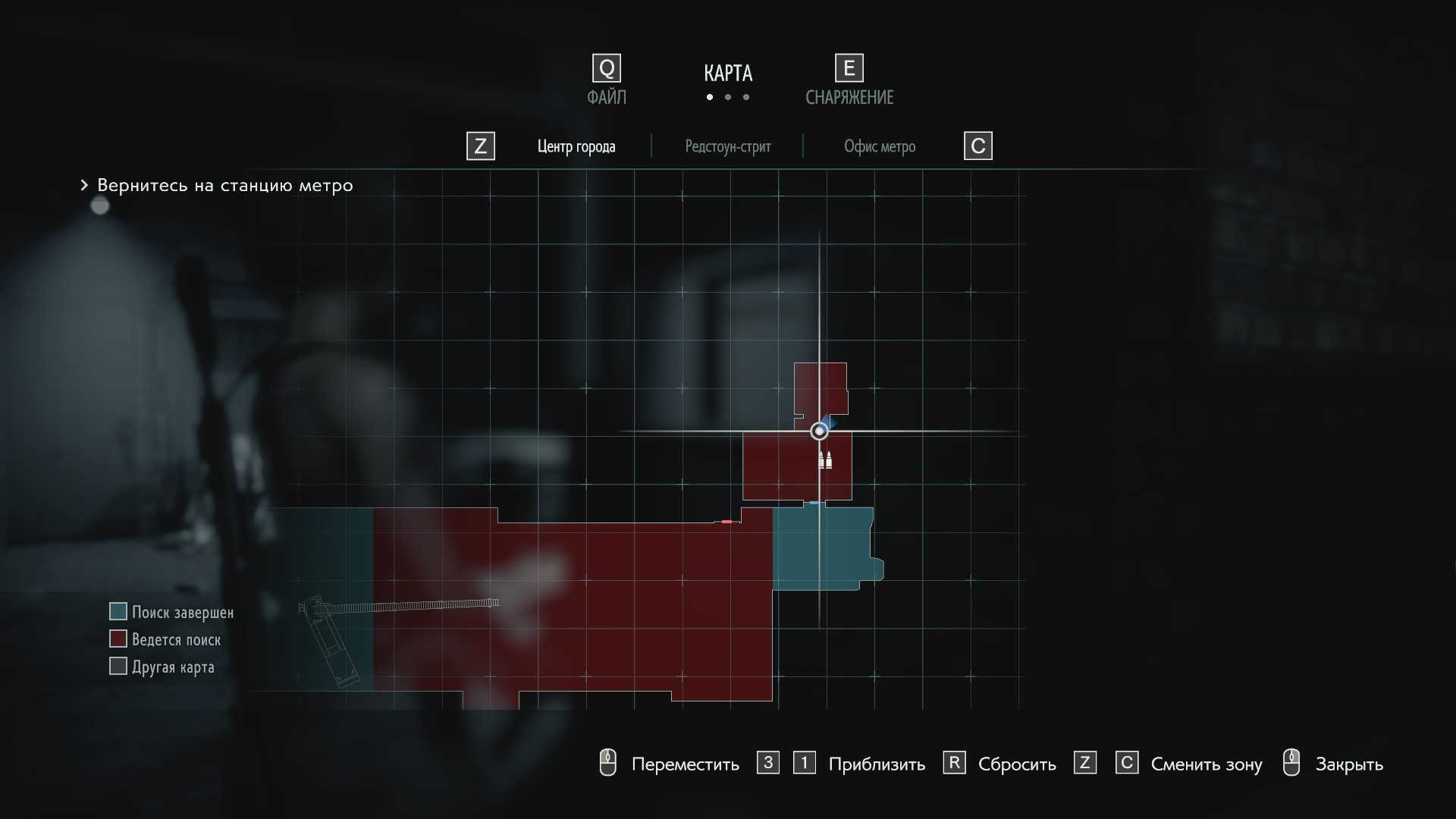Switch to the Редстоун-стрит zone tab

coord(727,146)
